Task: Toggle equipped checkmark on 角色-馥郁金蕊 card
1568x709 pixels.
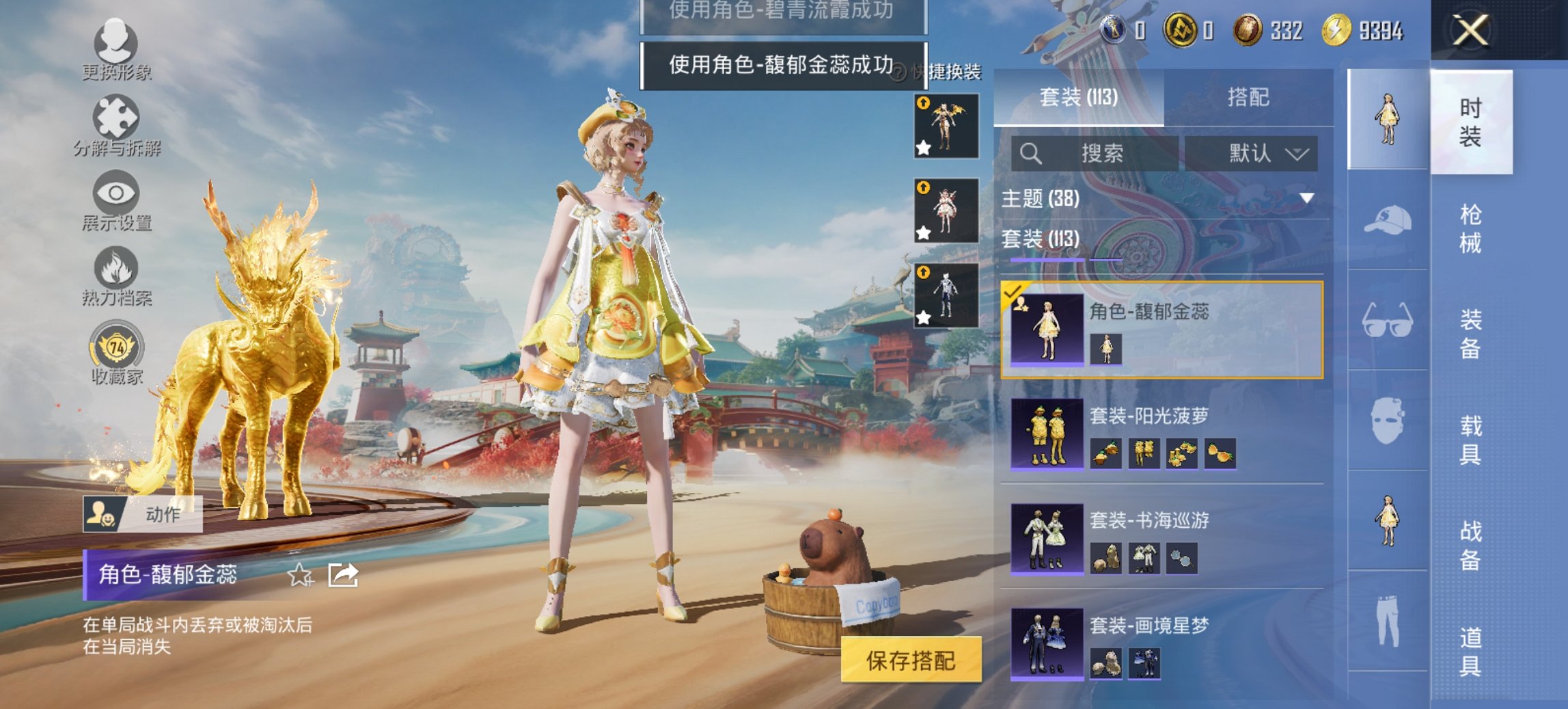Action: (1013, 292)
